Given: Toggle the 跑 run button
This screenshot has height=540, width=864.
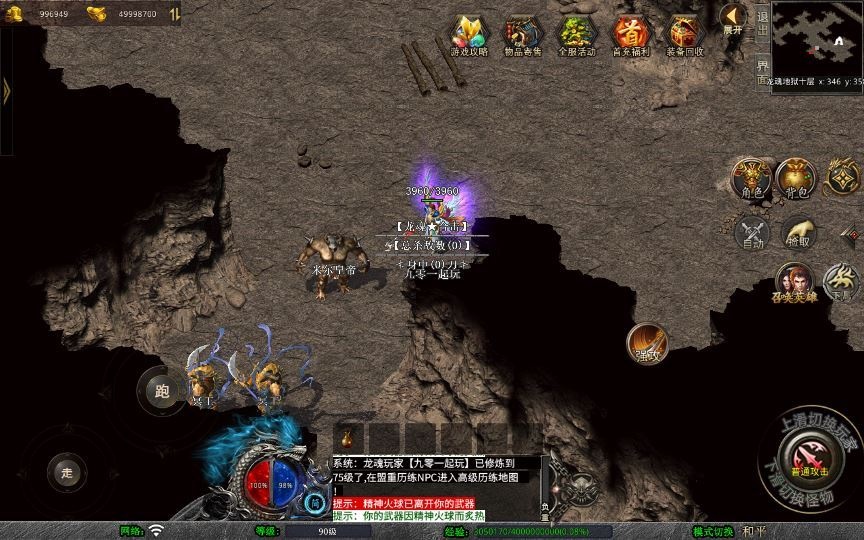Looking at the screenshot, I should [160, 389].
